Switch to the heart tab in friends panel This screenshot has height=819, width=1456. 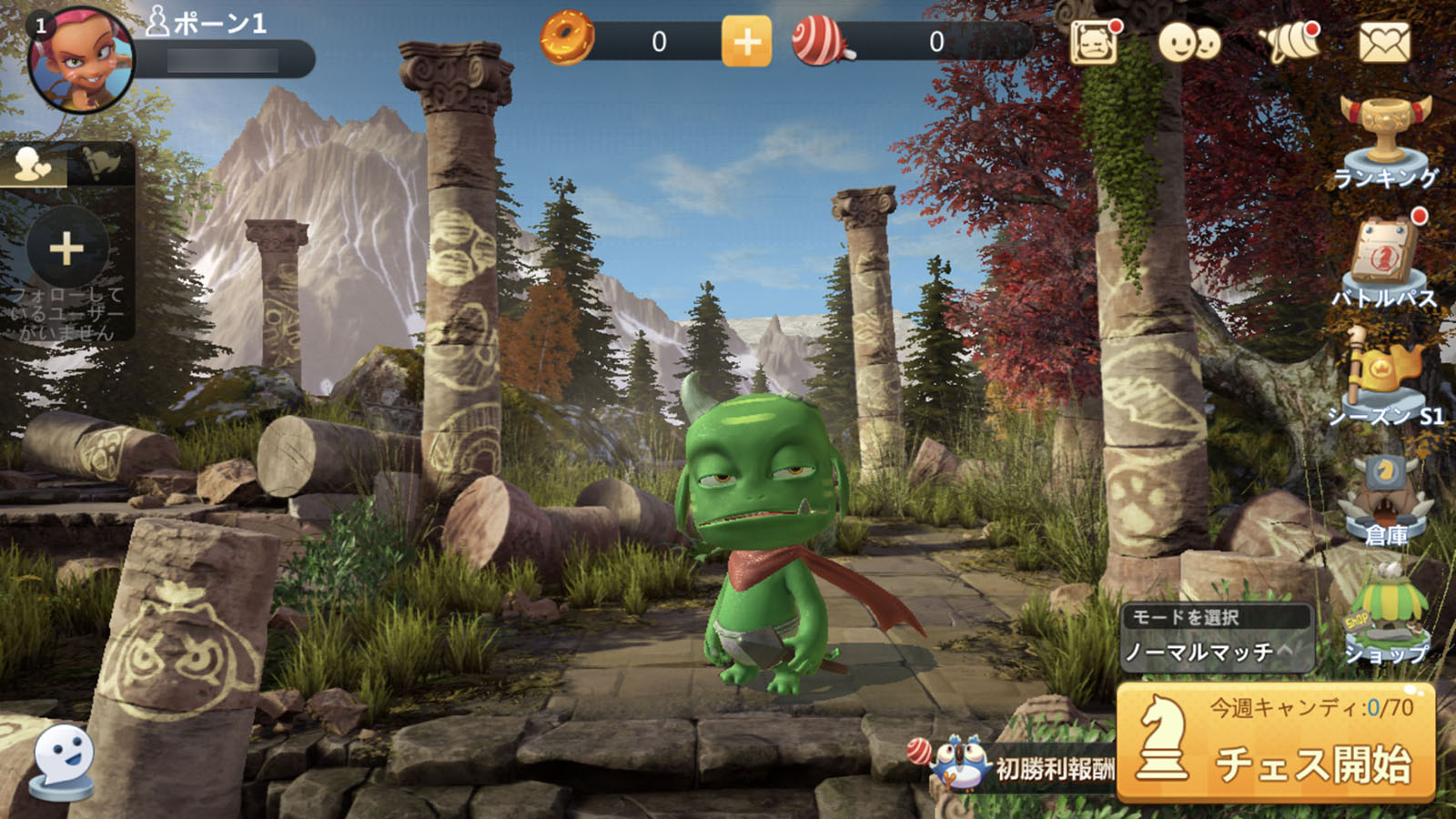point(101,164)
